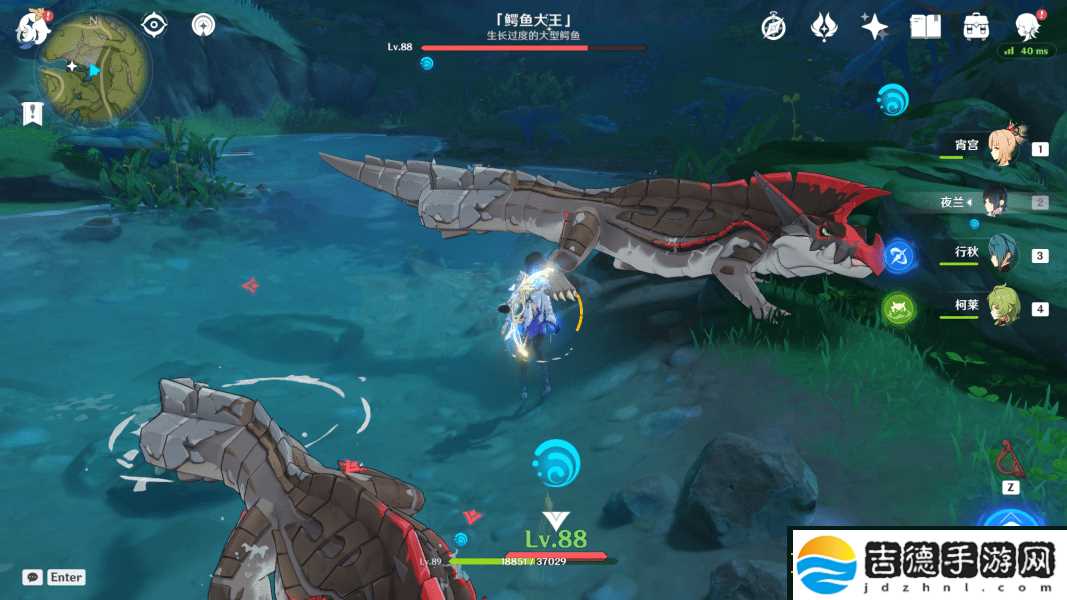The height and width of the screenshot is (600, 1067).
Task: Open the winged emblem Battle Pass icon
Action: pyautogui.click(x=823, y=27)
